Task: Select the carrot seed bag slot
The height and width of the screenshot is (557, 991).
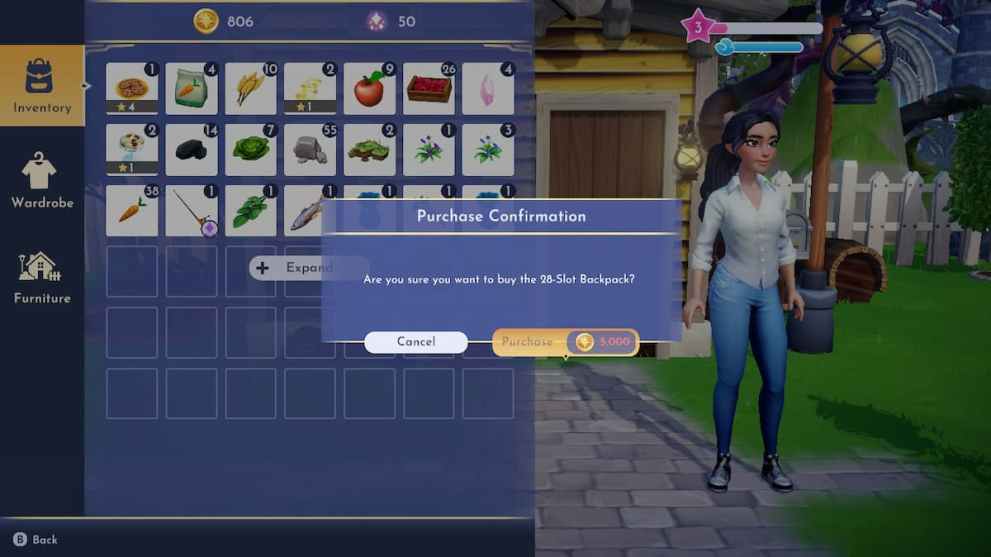Action: pos(191,89)
